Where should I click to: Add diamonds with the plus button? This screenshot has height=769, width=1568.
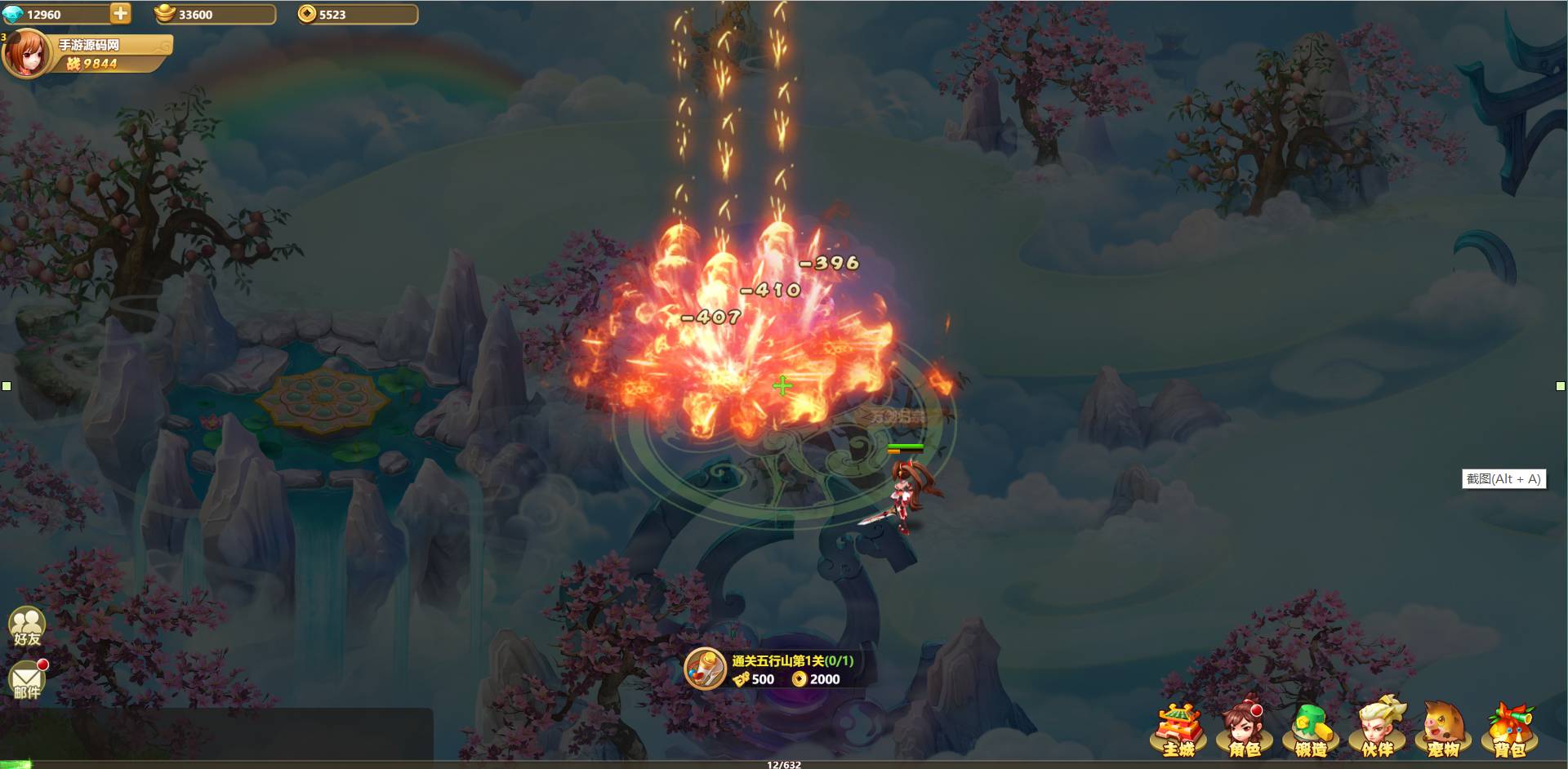(120, 14)
